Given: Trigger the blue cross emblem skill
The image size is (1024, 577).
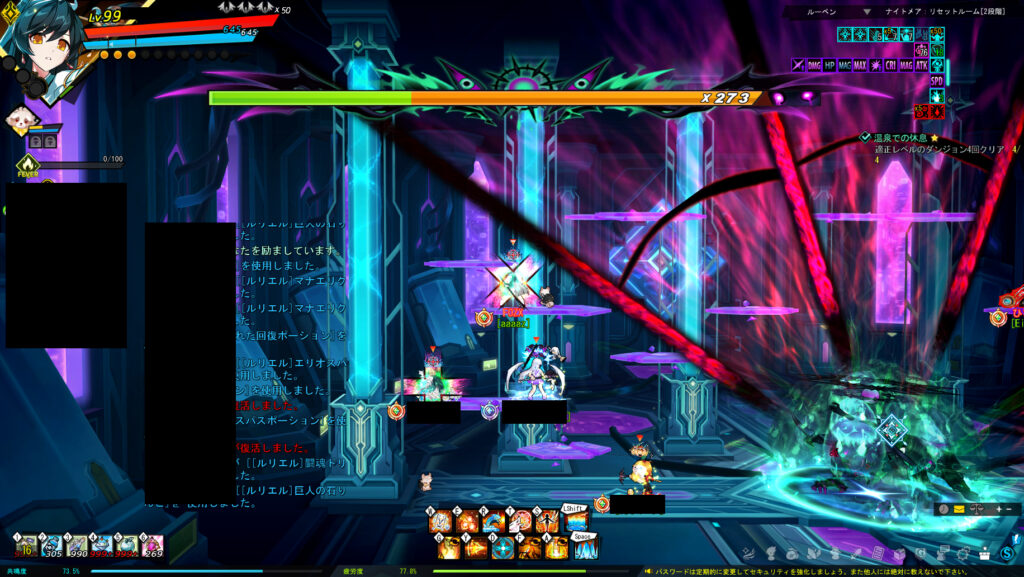Looking at the screenshot, I should (502, 548).
